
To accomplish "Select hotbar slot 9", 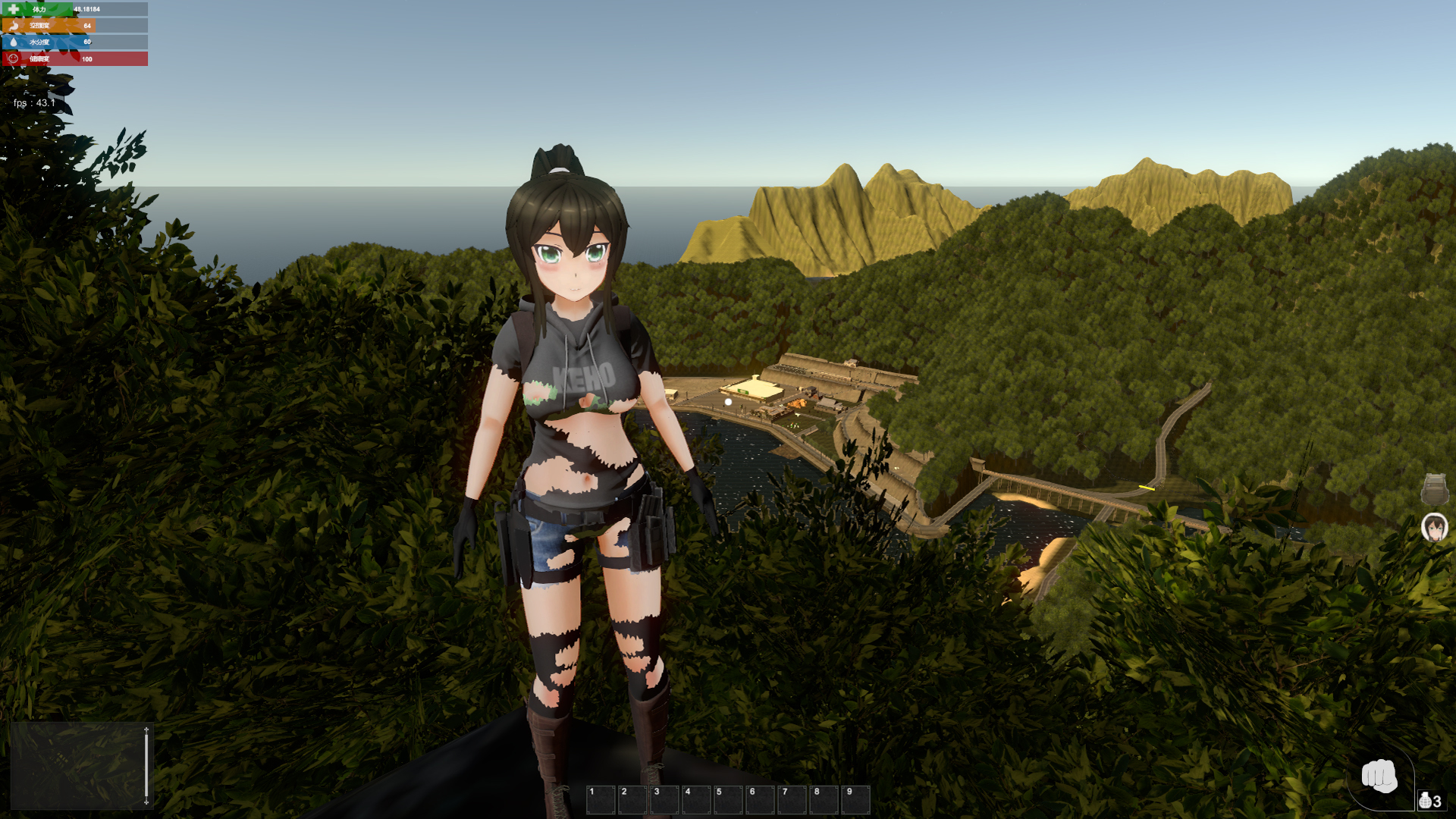I will point(855,800).
